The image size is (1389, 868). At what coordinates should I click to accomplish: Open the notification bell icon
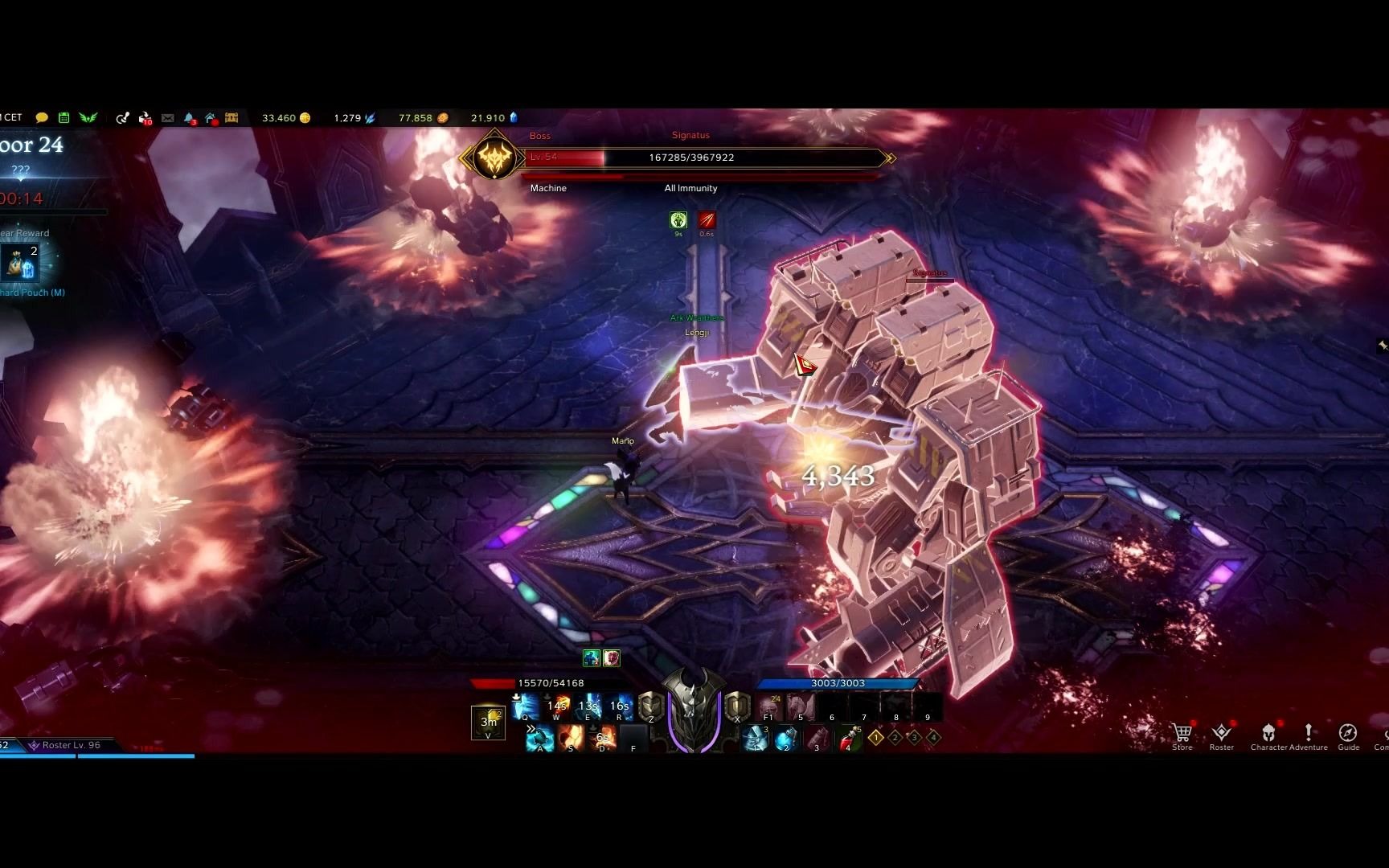189,118
